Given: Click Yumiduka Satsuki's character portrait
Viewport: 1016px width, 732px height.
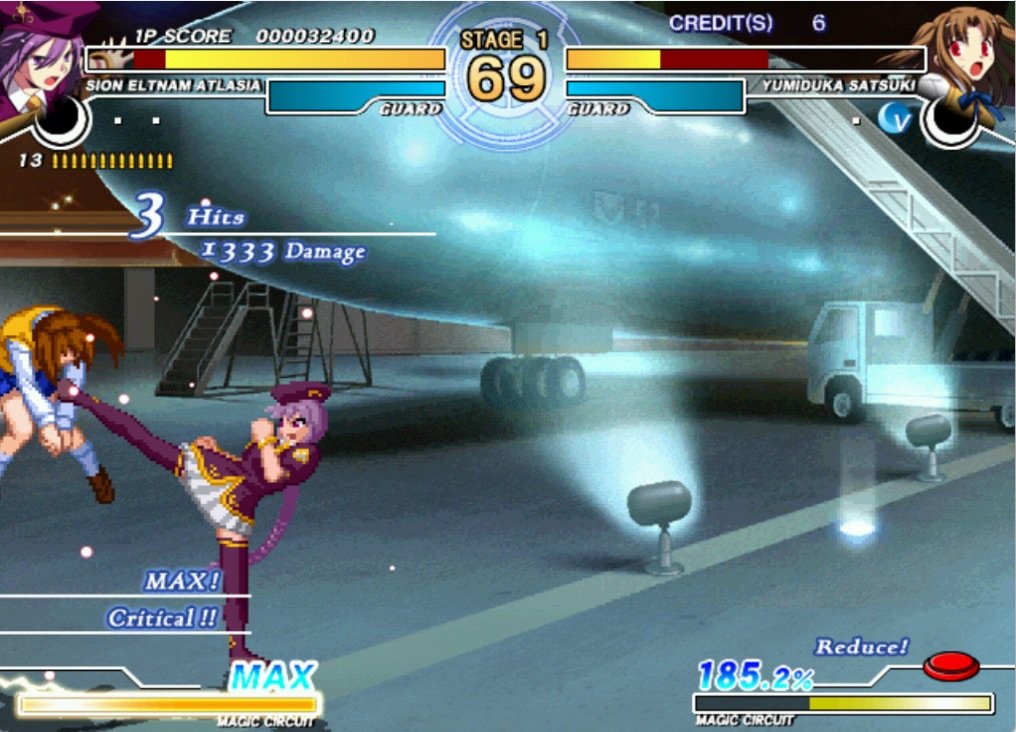Looking at the screenshot, I should pos(973,55).
